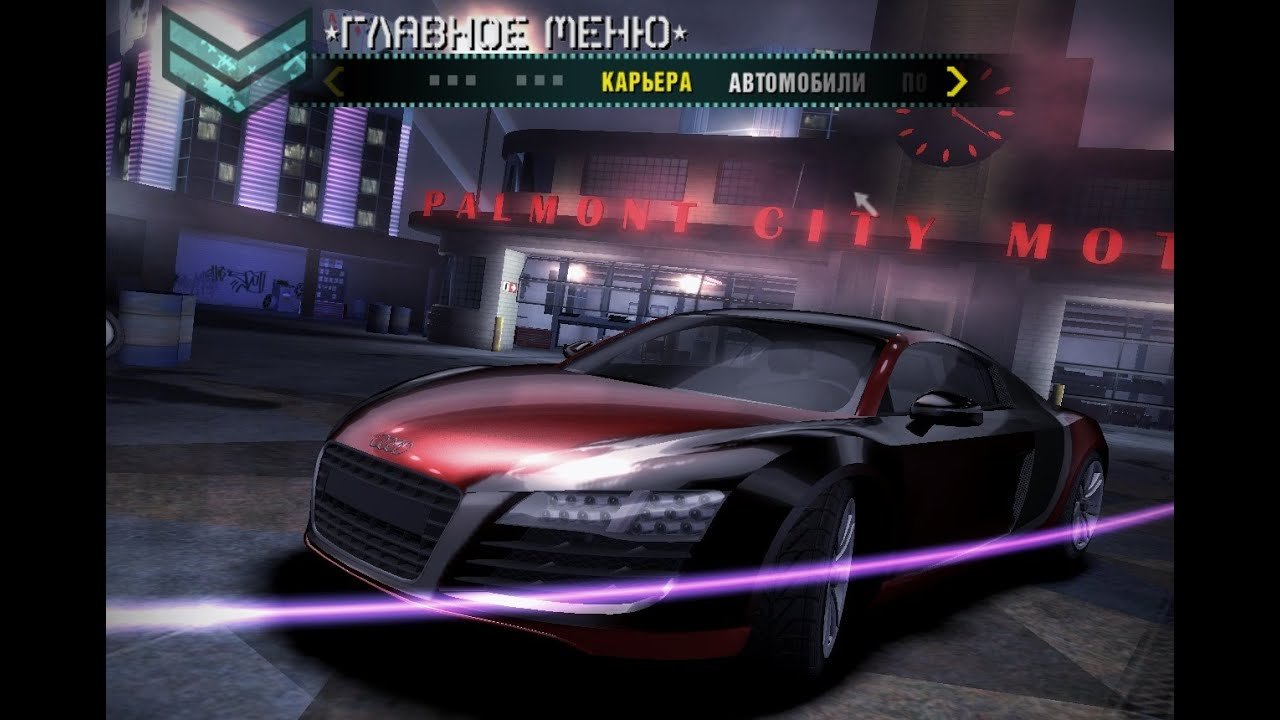1280x720 pixels.
Task: Click the yellow right arrow in menu bar
Action: click(x=957, y=81)
